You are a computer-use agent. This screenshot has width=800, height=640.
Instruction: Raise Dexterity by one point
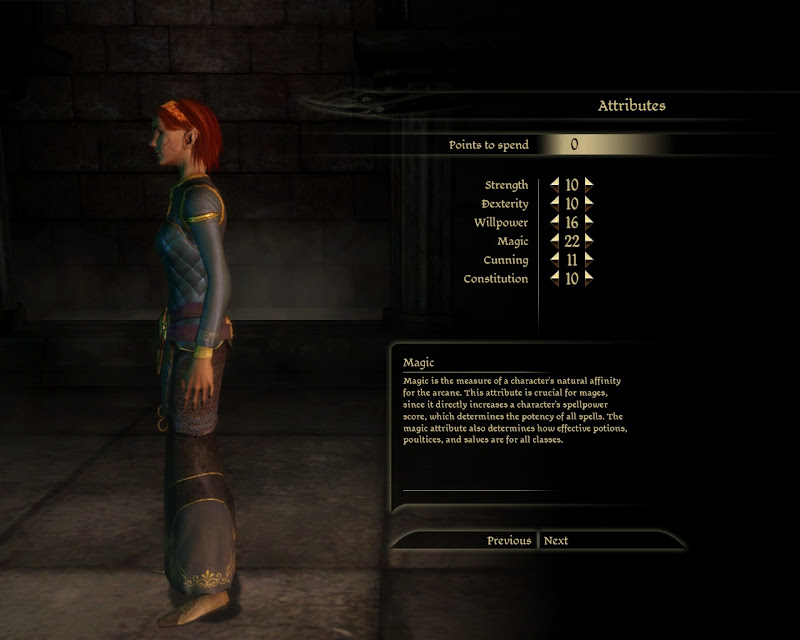(x=589, y=204)
